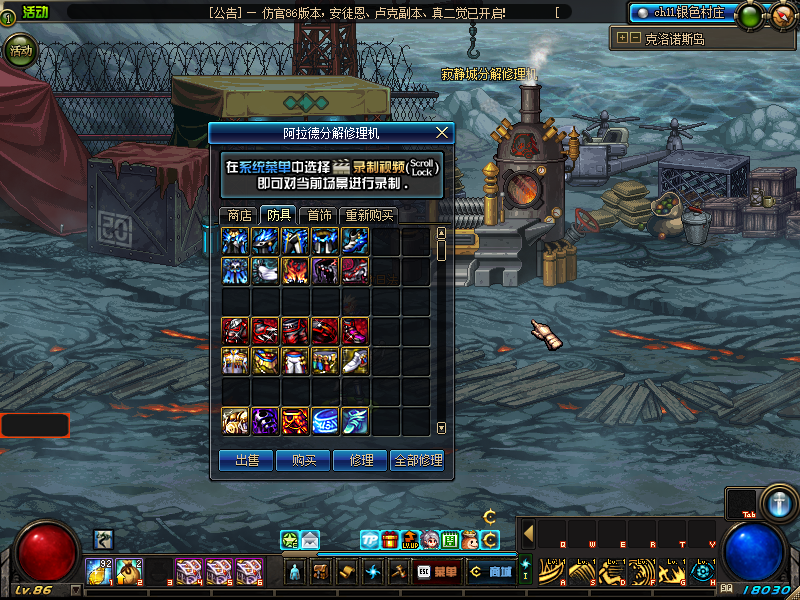Click the TP icon above the menu bar
Viewport: 800px width, 600px height.
tap(370, 540)
